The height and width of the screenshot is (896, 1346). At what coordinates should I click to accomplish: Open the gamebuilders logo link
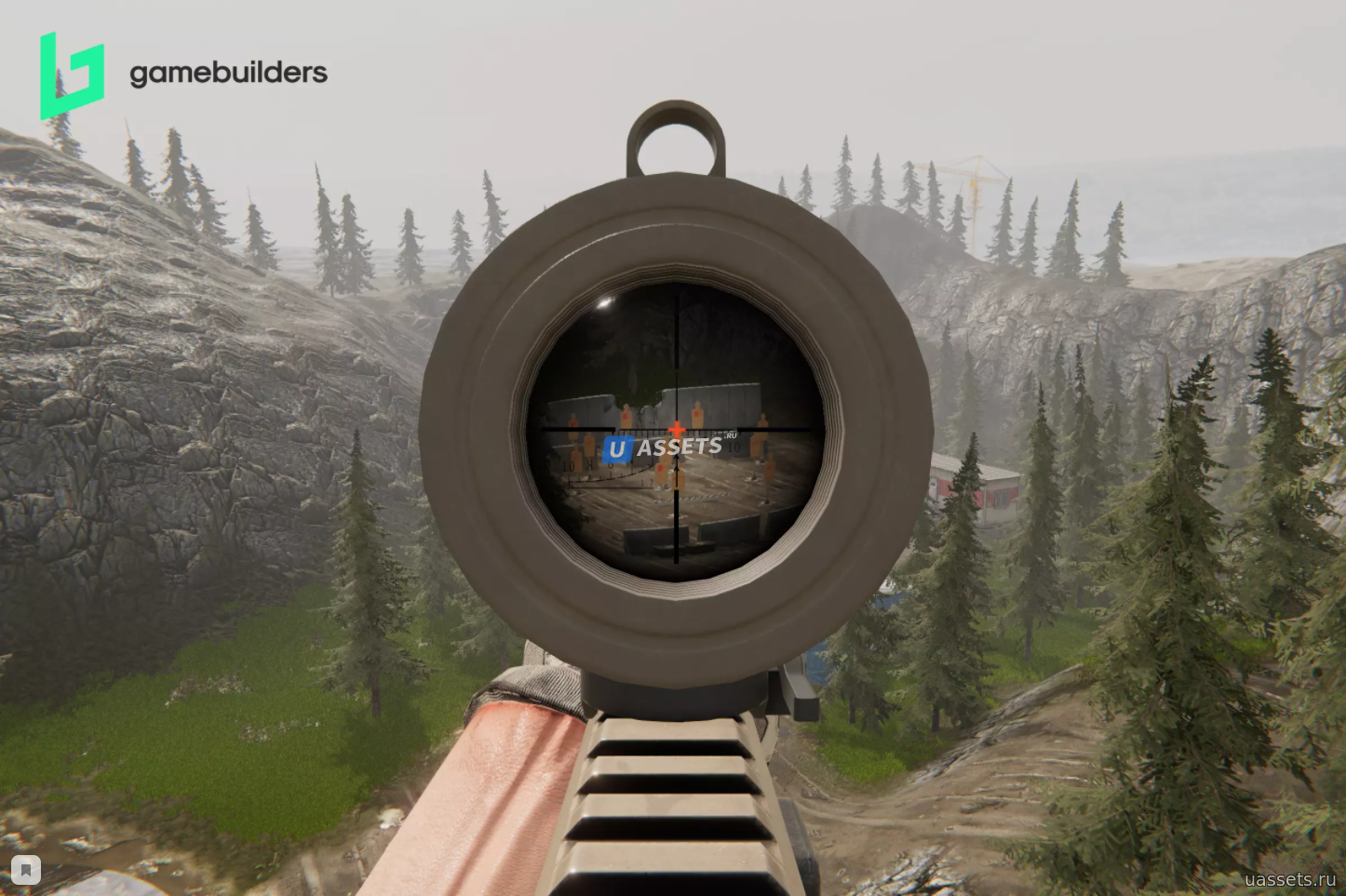pyautogui.click(x=183, y=75)
